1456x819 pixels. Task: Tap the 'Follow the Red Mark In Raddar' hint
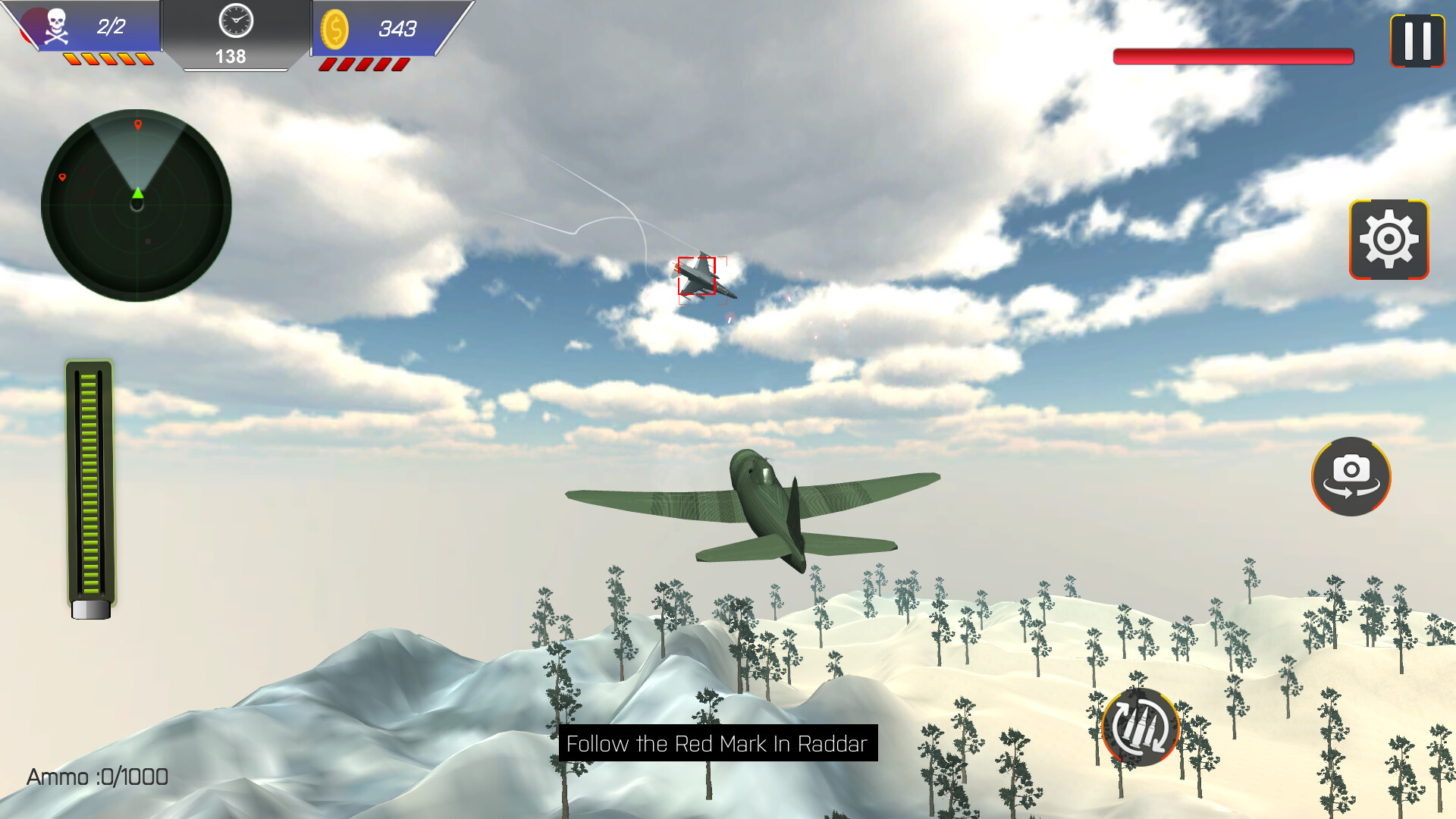click(717, 744)
